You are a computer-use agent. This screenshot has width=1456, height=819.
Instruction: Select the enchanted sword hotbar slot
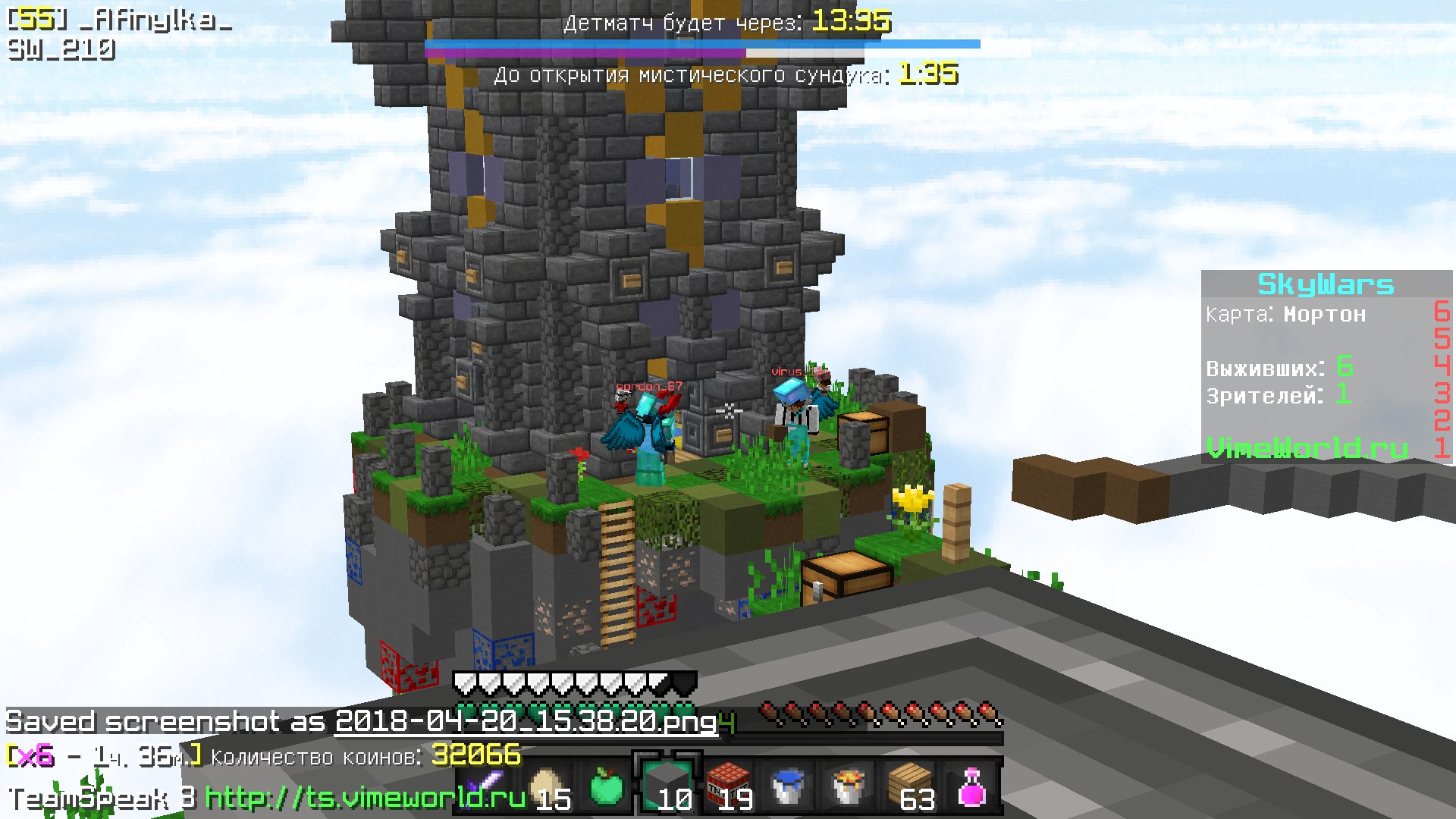485,786
